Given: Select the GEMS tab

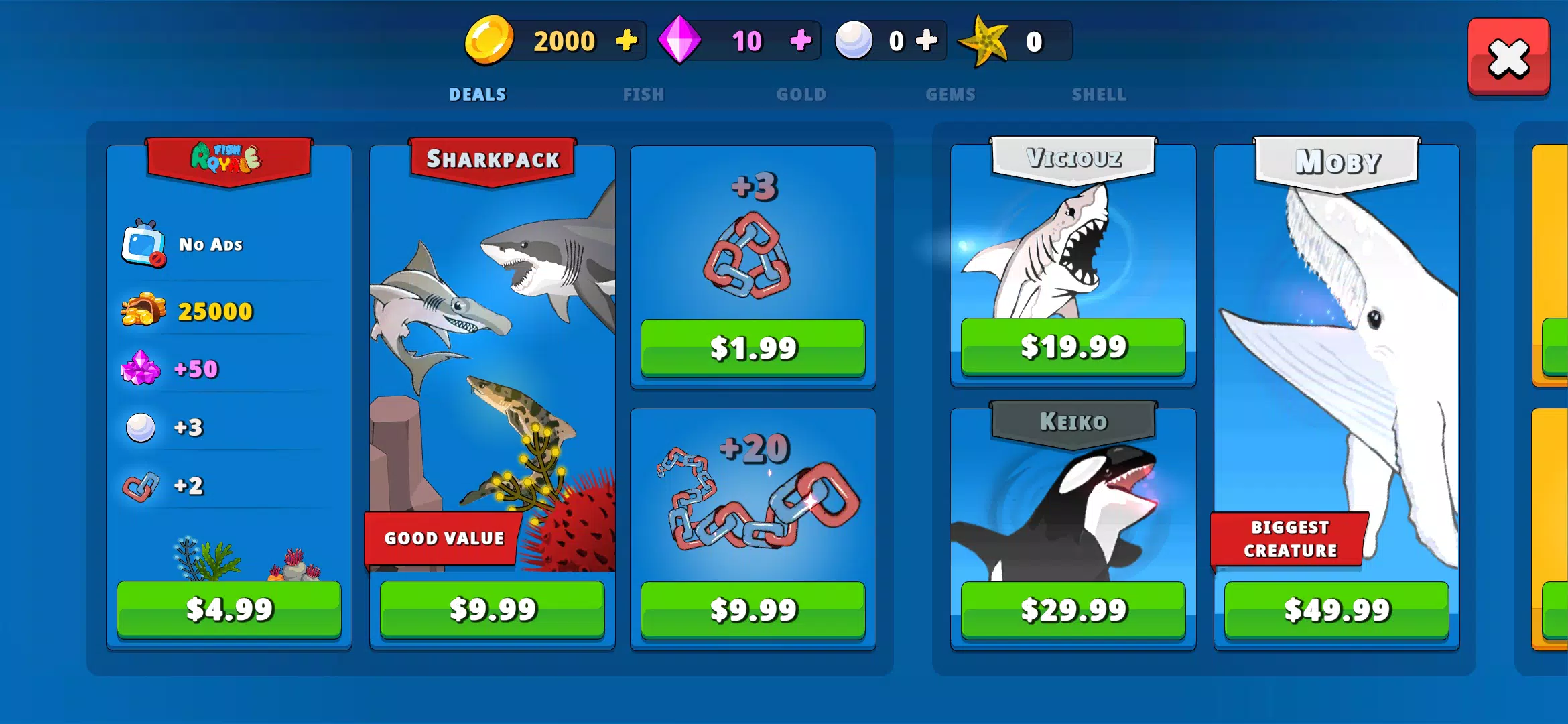Looking at the screenshot, I should click(950, 94).
